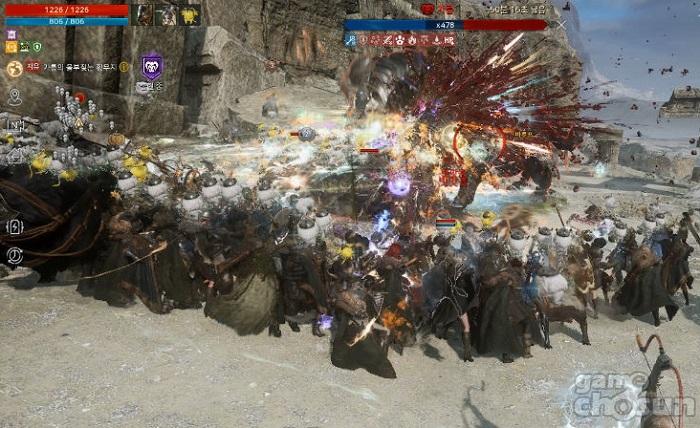Select the first party member portrait
700x428 pixels.
click(x=145, y=15)
